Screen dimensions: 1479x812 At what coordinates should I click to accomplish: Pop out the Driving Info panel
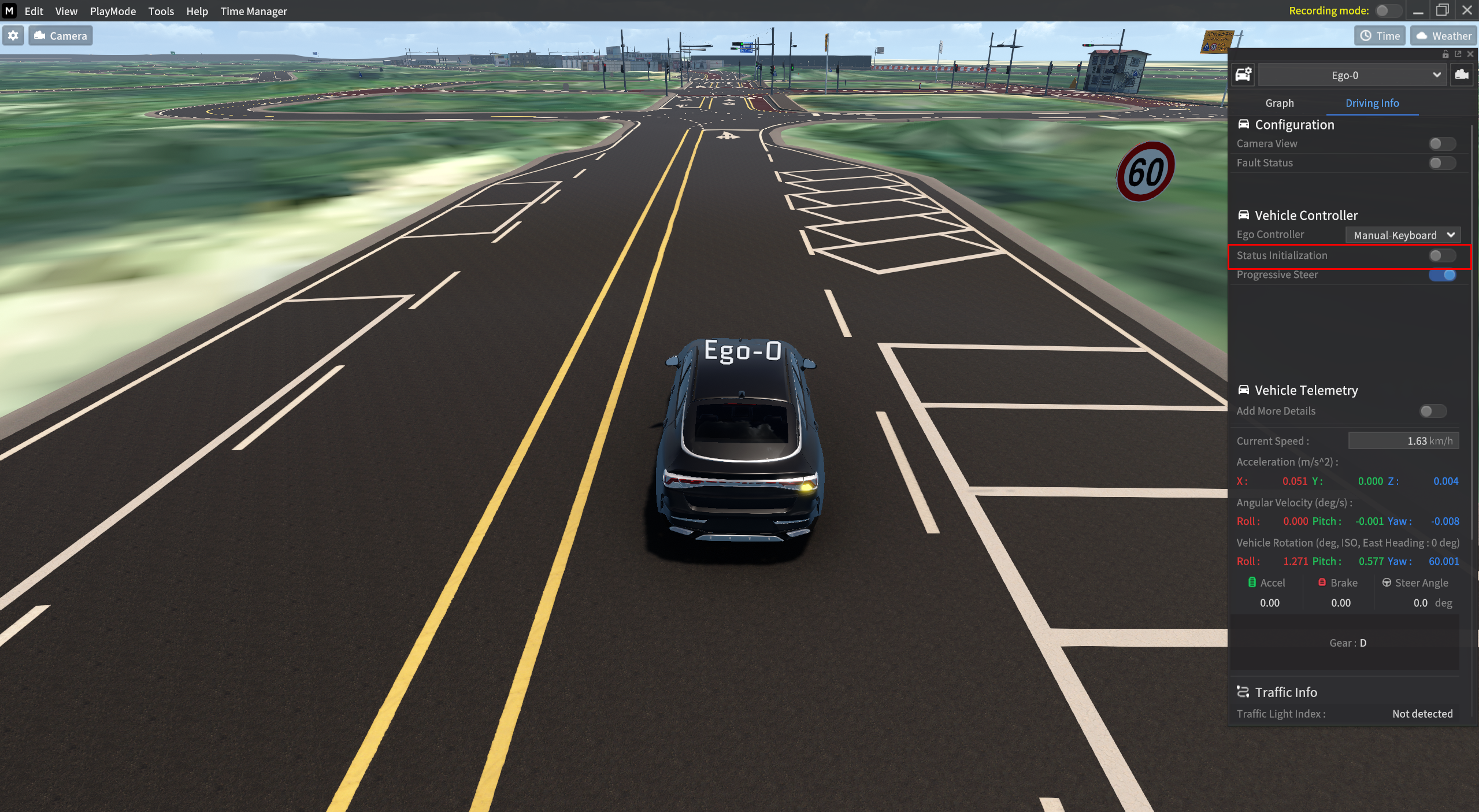(x=1457, y=54)
